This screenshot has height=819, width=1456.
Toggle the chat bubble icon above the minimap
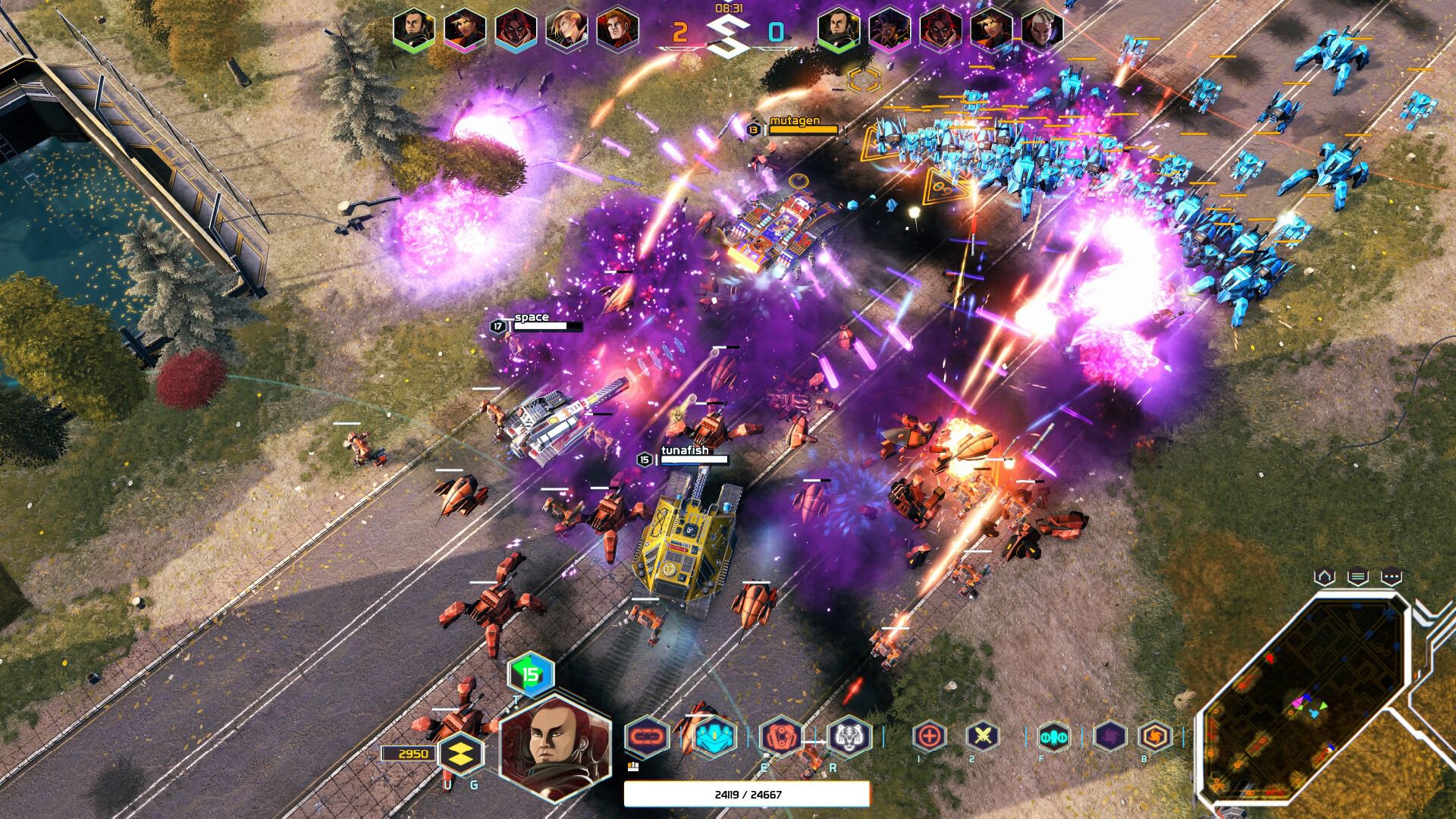pos(1392,576)
